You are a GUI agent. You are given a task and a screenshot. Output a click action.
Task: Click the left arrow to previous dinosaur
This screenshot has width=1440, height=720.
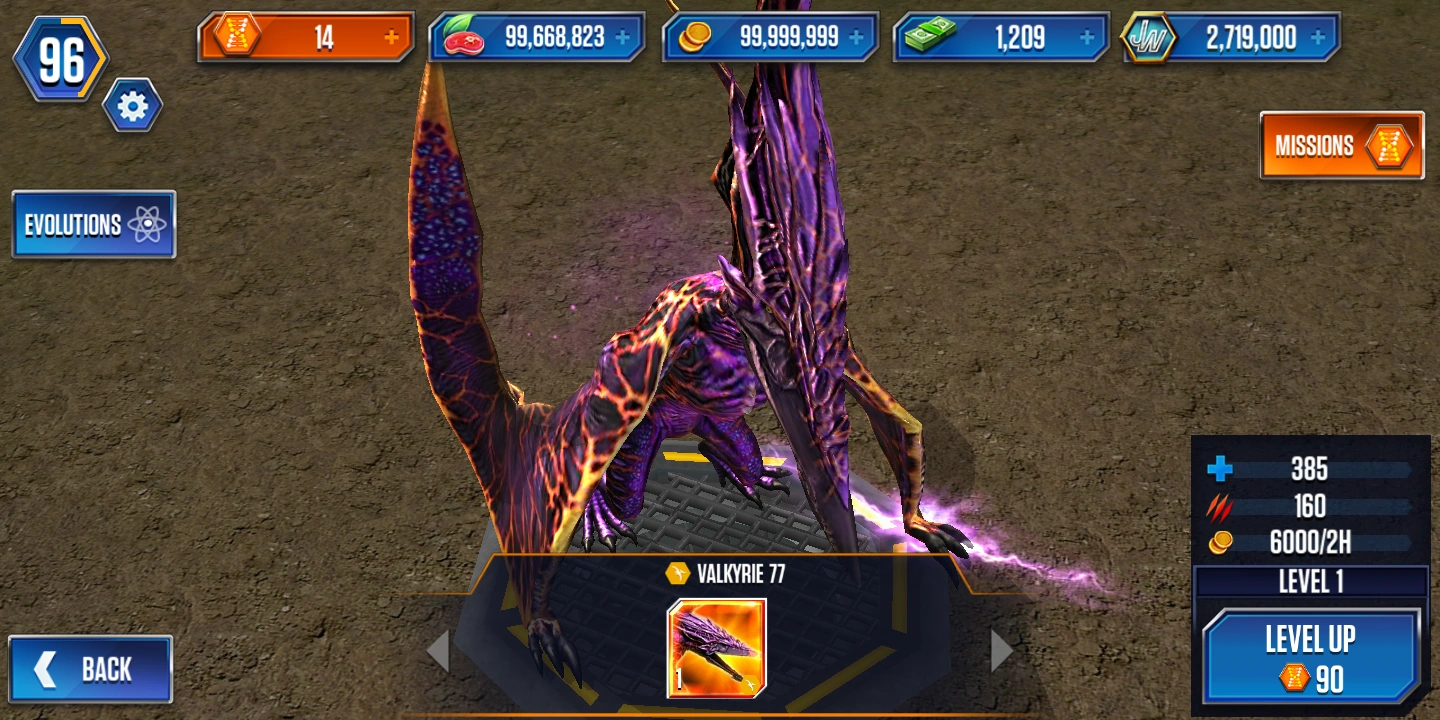(x=440, y=650)
